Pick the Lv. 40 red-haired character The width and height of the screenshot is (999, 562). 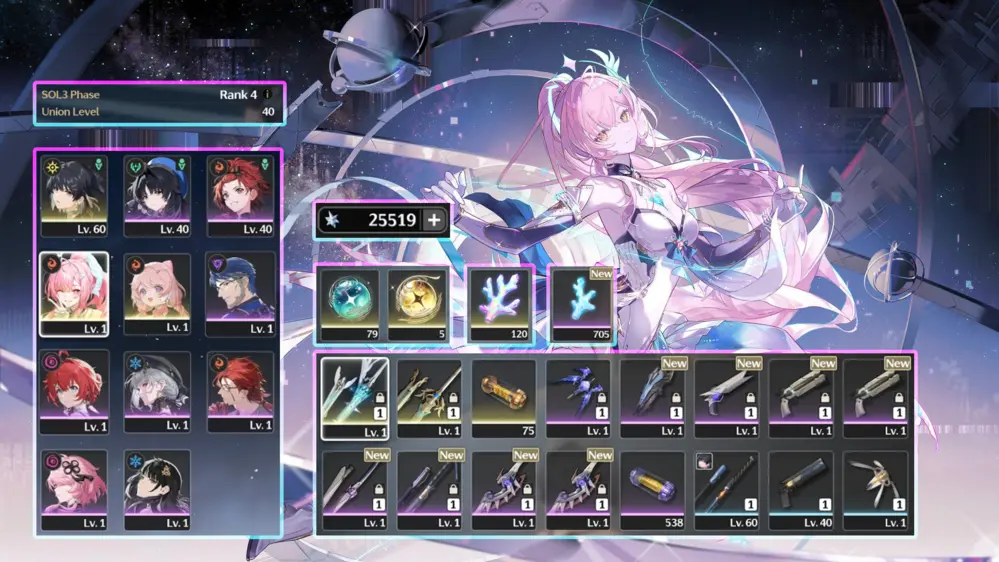coord(241,196)
